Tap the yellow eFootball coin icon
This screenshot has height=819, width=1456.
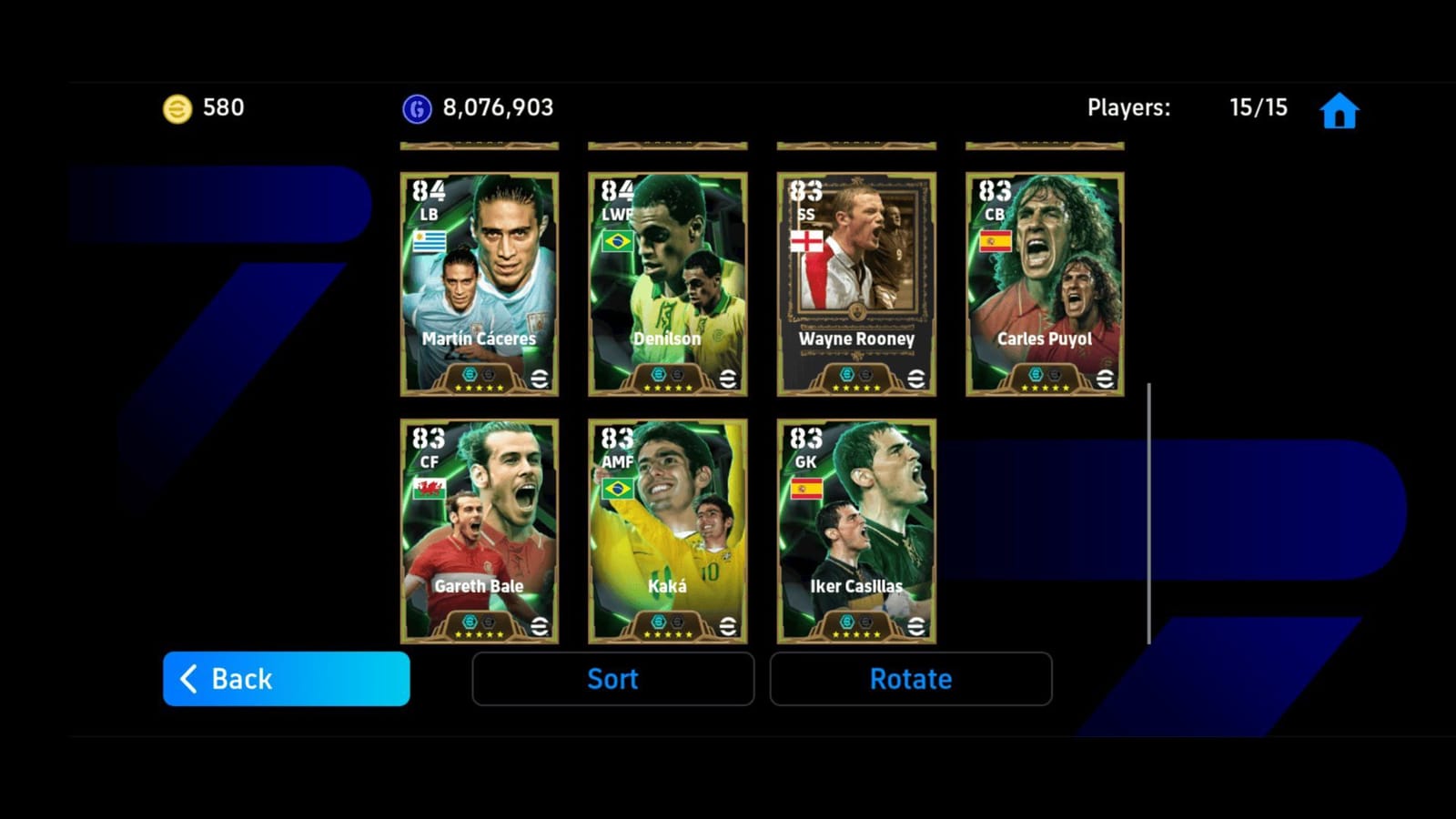coord(178,107)
